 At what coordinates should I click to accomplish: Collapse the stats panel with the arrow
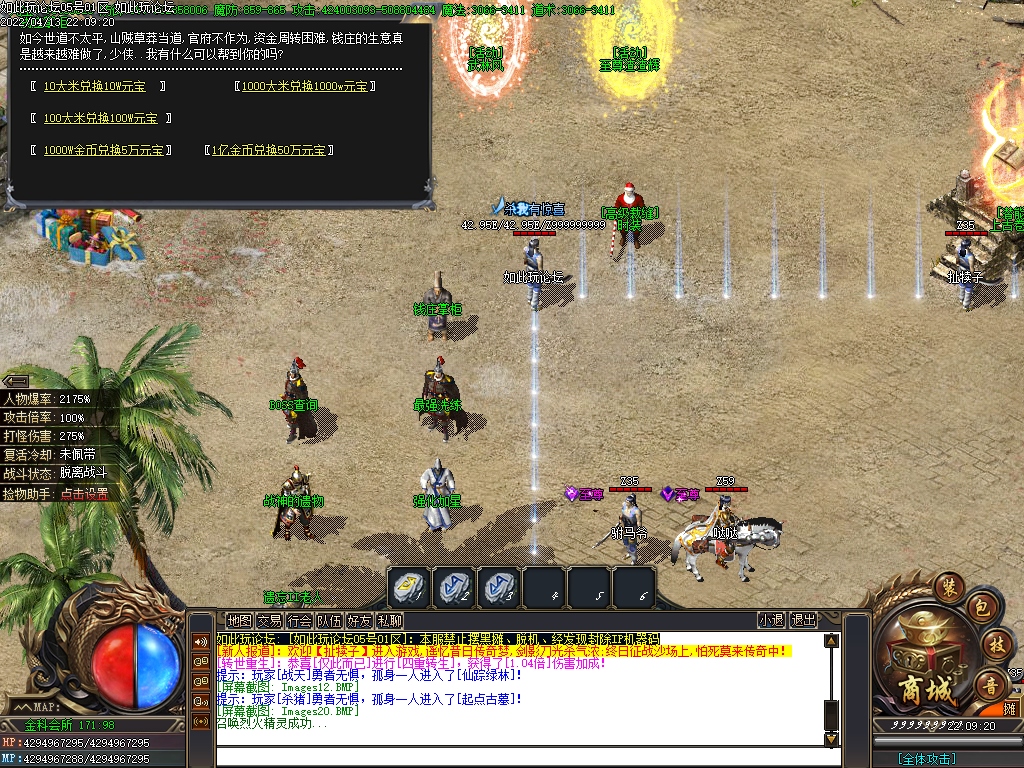[x=15, y=381]
